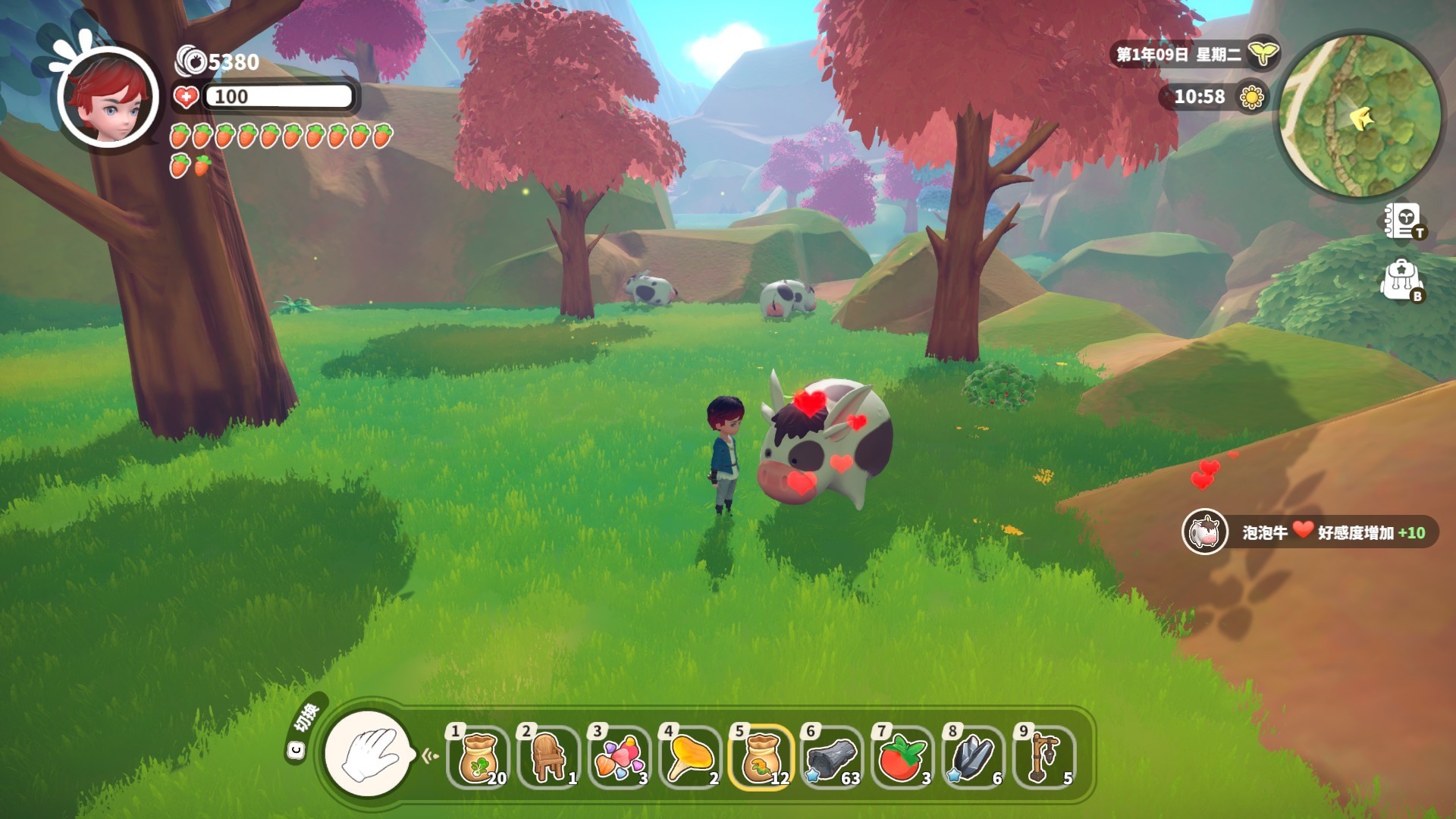Open the backpack inventory icon
The height and width of the screenshot is (819, 1456).
click(x=1401, y=280)
